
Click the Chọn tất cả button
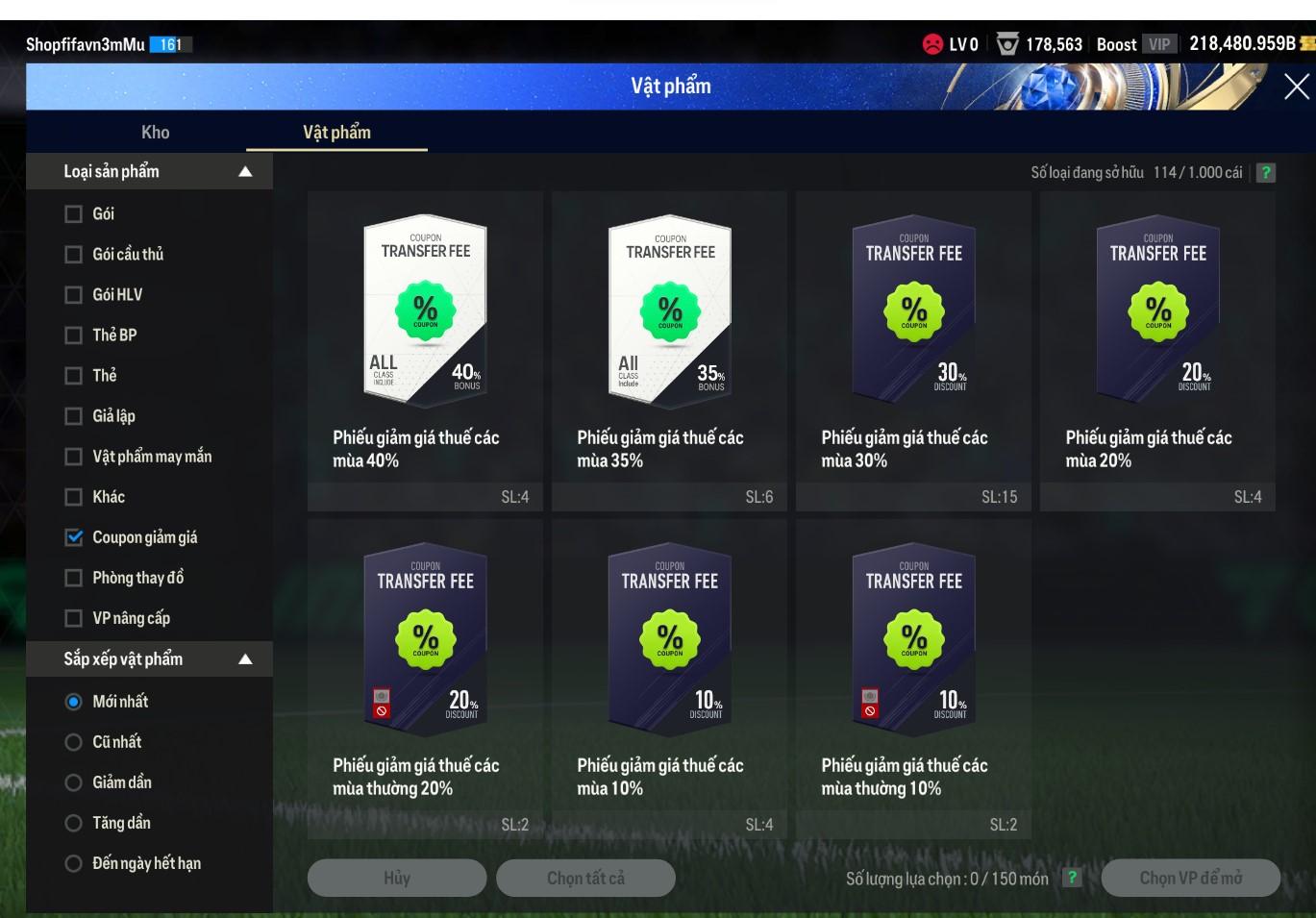585,878
